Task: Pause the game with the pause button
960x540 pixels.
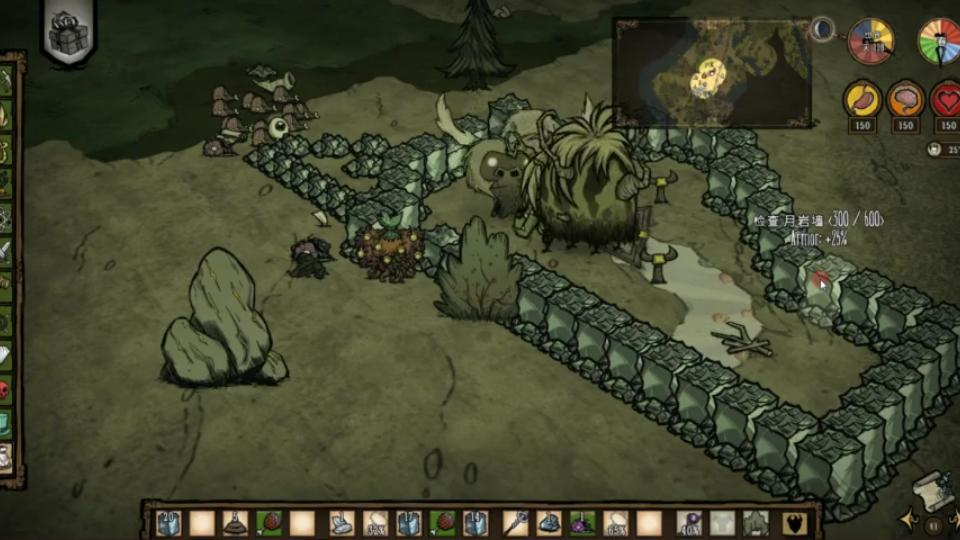Action: [934, 524]
